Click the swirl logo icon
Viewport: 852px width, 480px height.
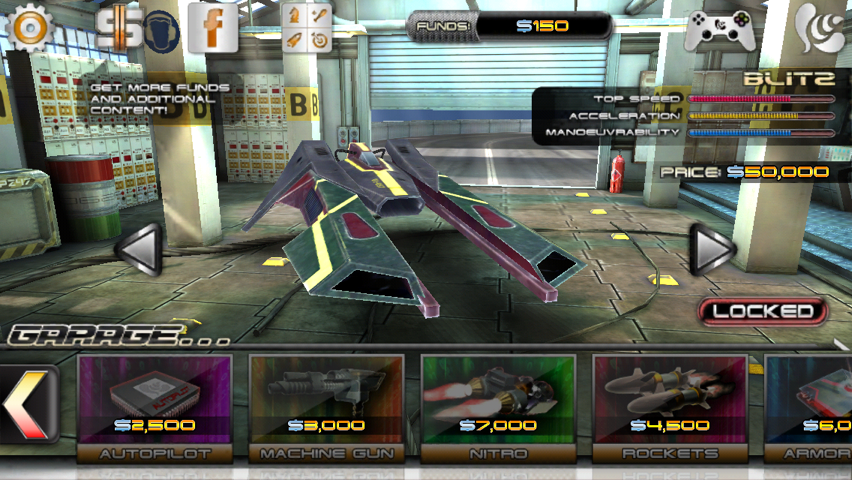coord(820,28)
